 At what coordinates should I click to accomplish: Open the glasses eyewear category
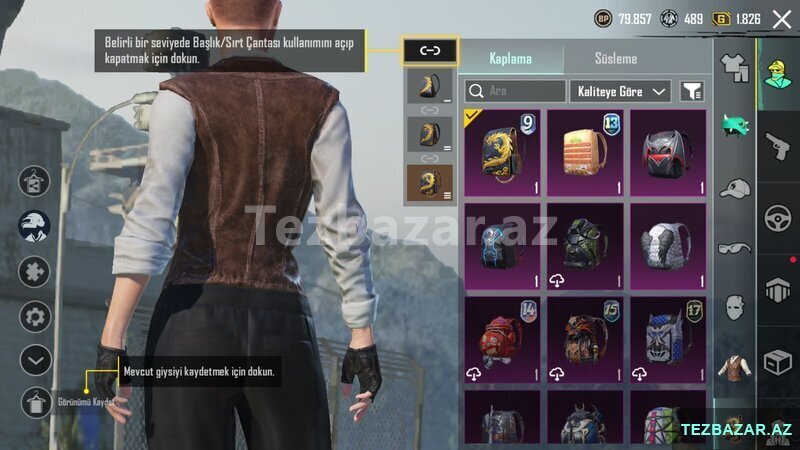[x=734, y=246]
